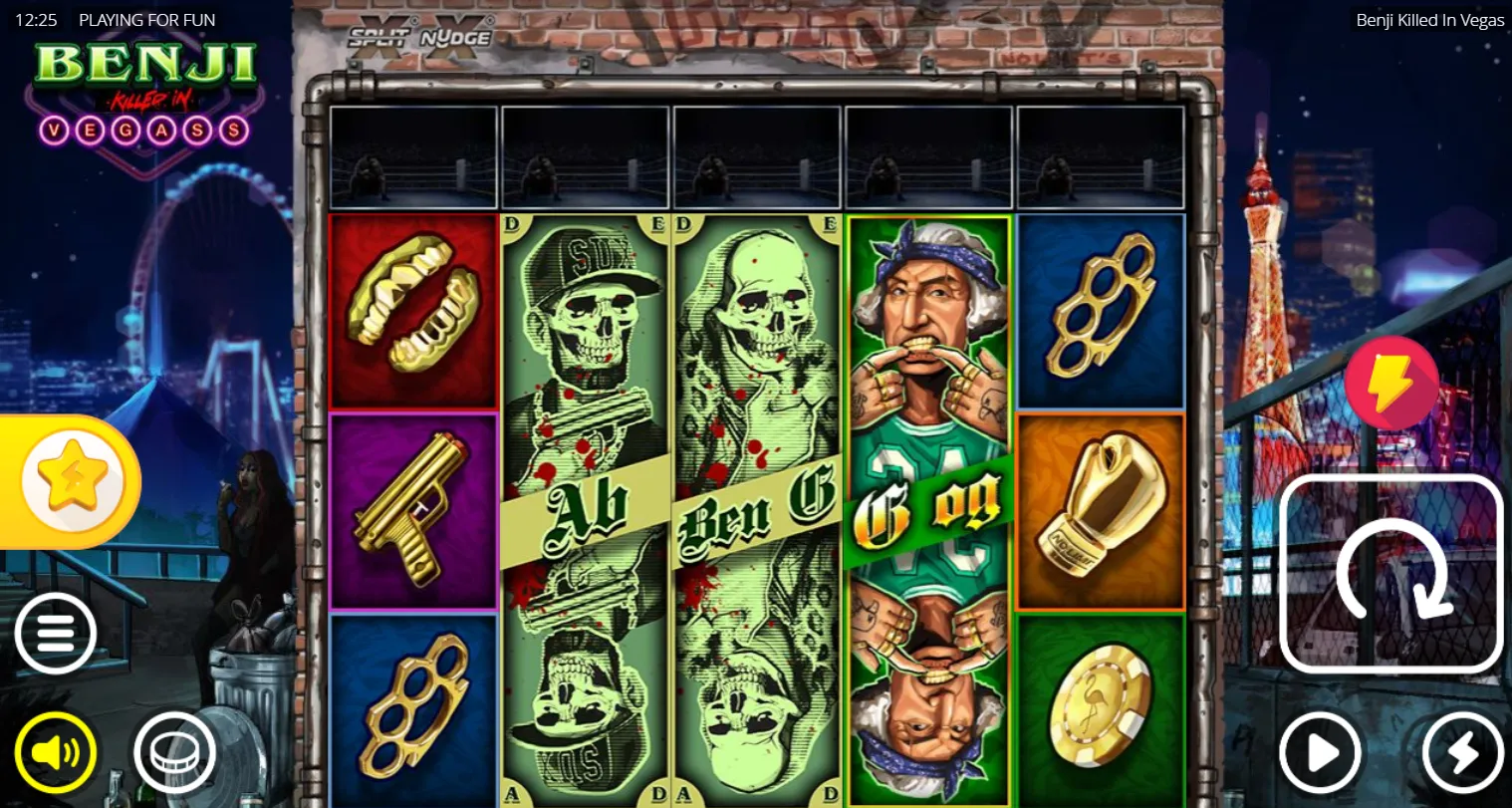Start autoplay with the play button

[1321, 753]
